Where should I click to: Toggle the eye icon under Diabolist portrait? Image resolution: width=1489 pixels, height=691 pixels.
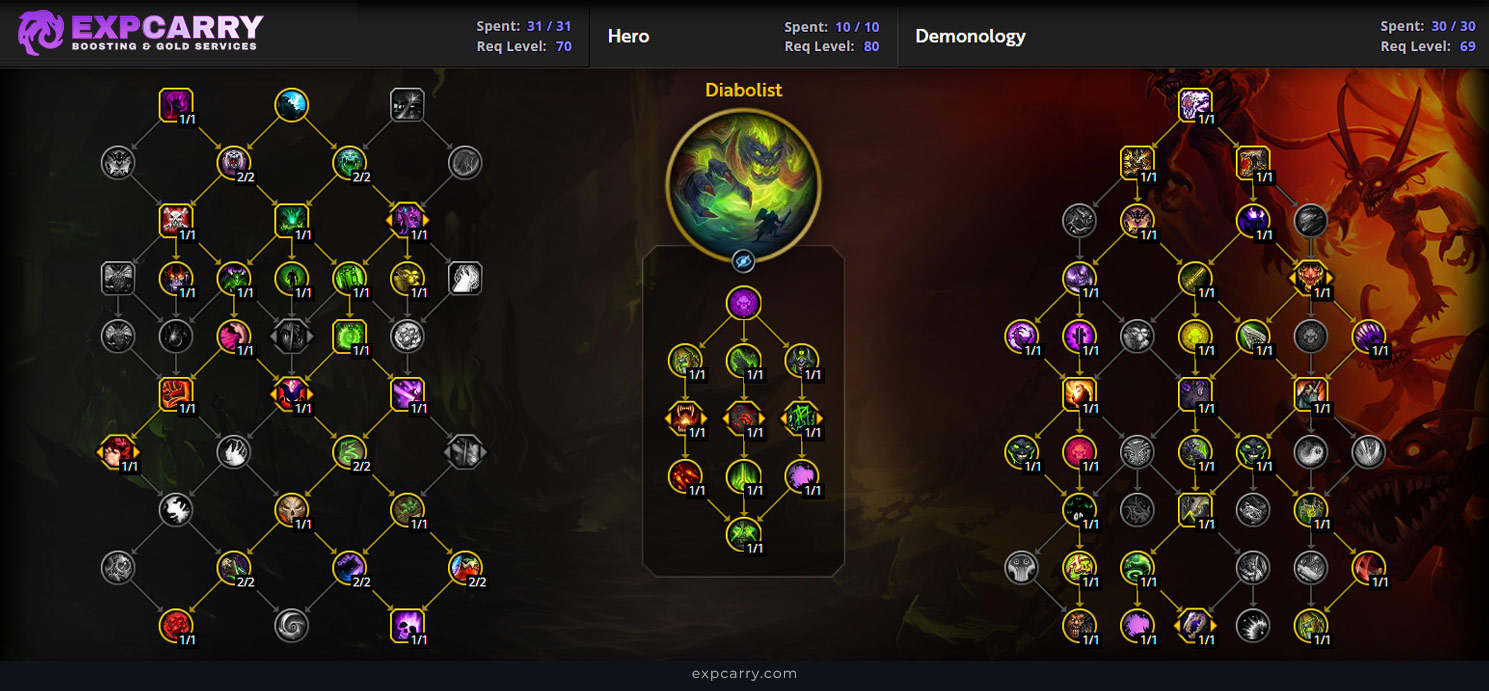pos(743,262)
